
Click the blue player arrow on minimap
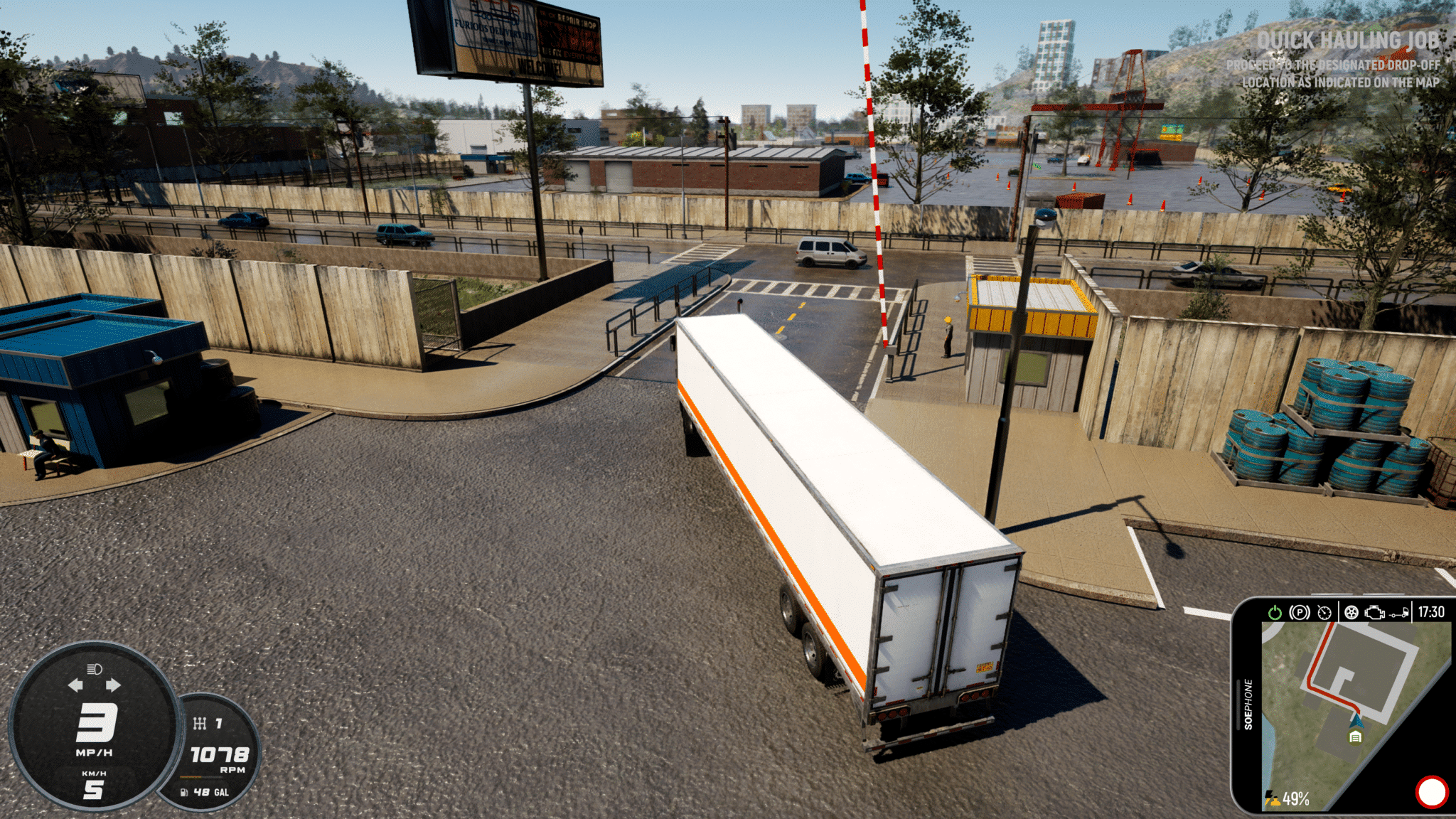pos(1356,720)
